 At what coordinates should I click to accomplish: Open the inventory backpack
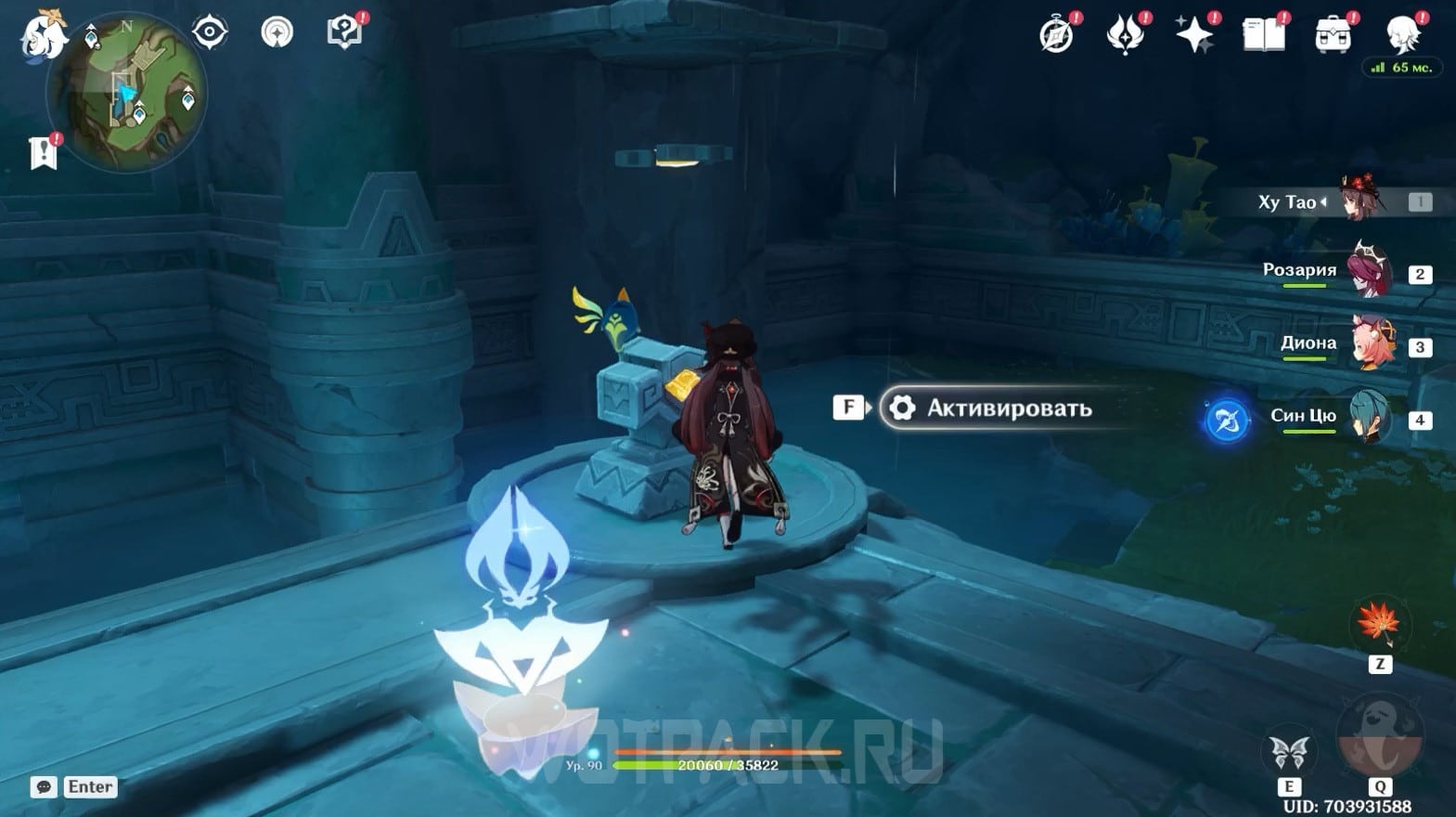(x=1333, y=35)
